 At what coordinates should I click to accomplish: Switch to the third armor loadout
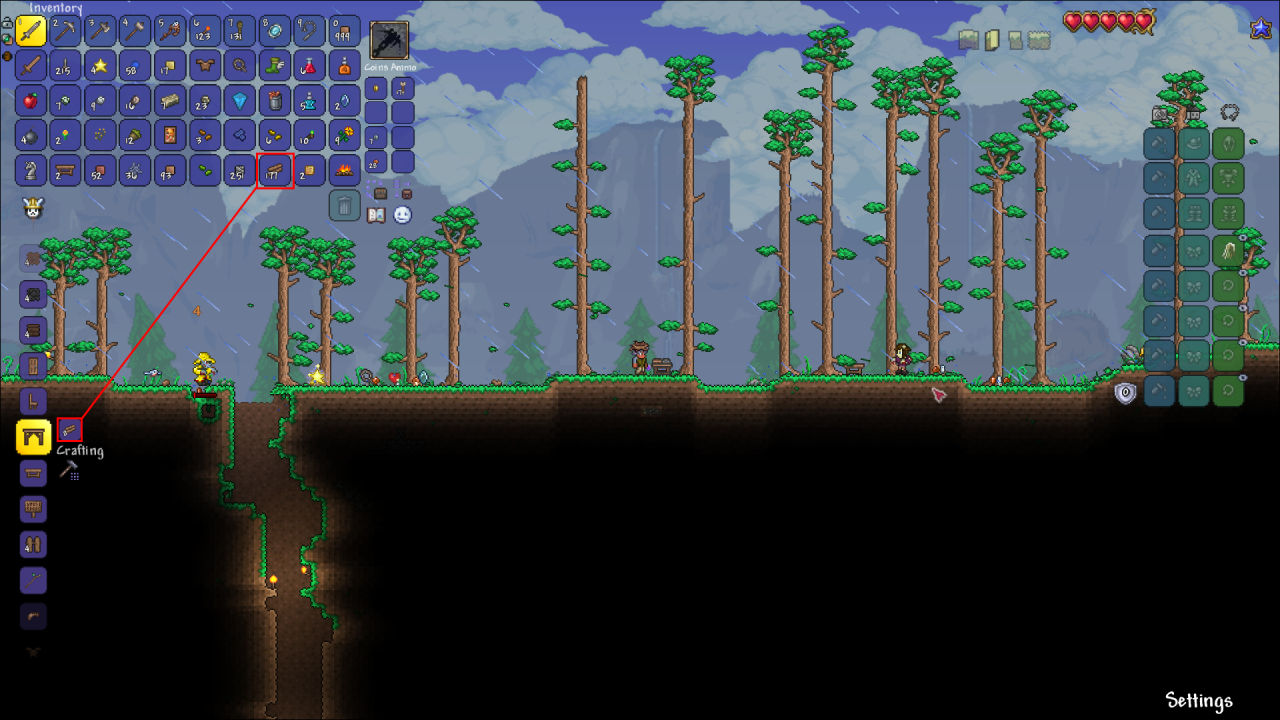click(x=1228, y=110)
